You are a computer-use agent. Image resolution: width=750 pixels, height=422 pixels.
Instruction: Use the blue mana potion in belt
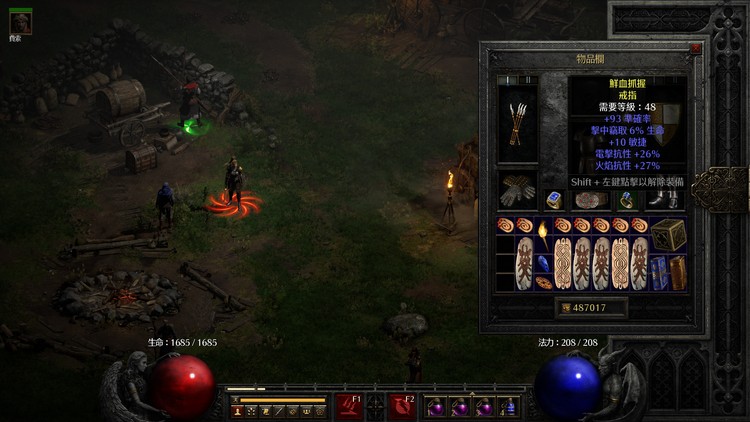coord(509,407)
